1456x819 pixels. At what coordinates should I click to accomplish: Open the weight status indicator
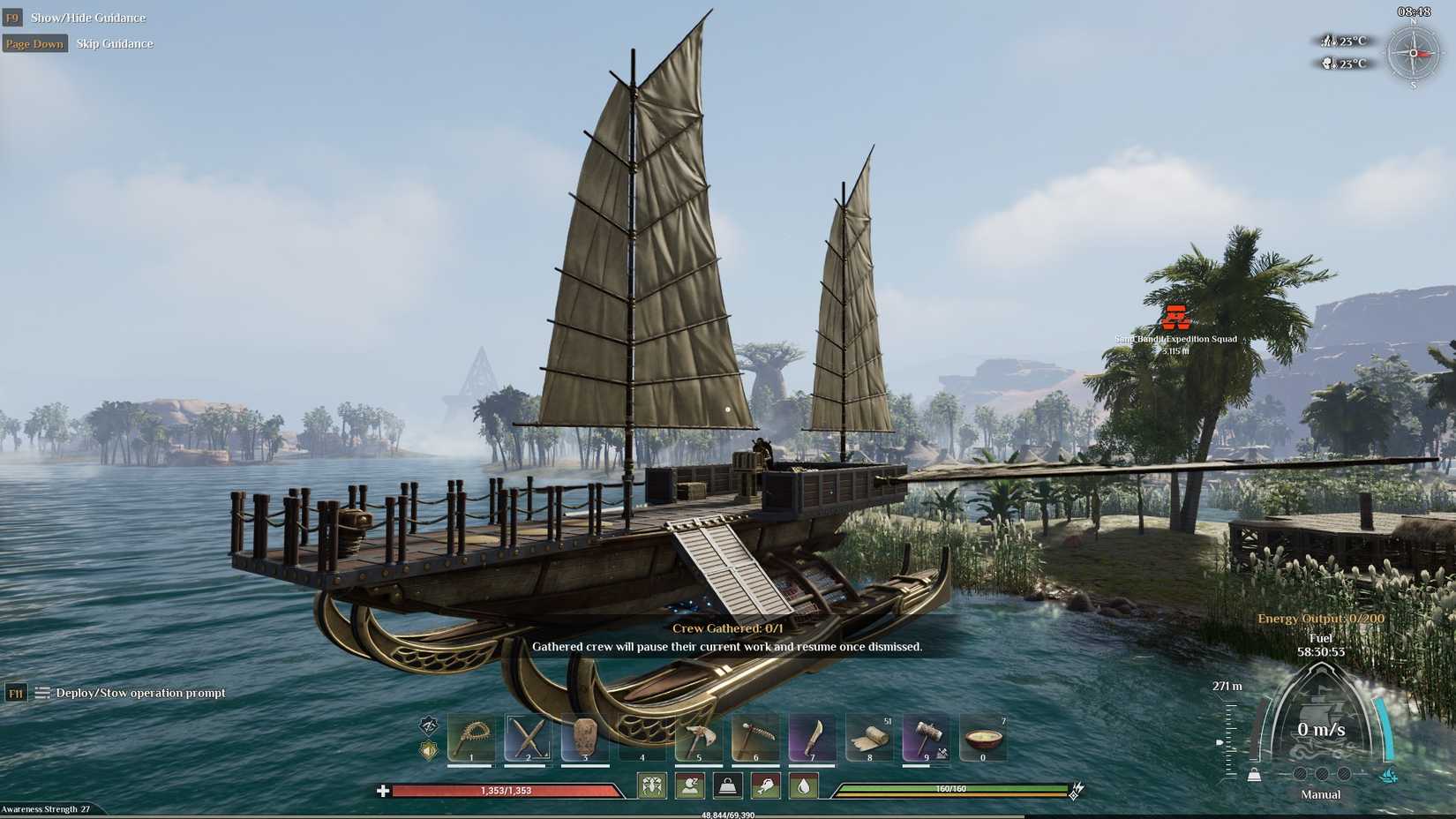pyautogui.click(x=727, y=785)
